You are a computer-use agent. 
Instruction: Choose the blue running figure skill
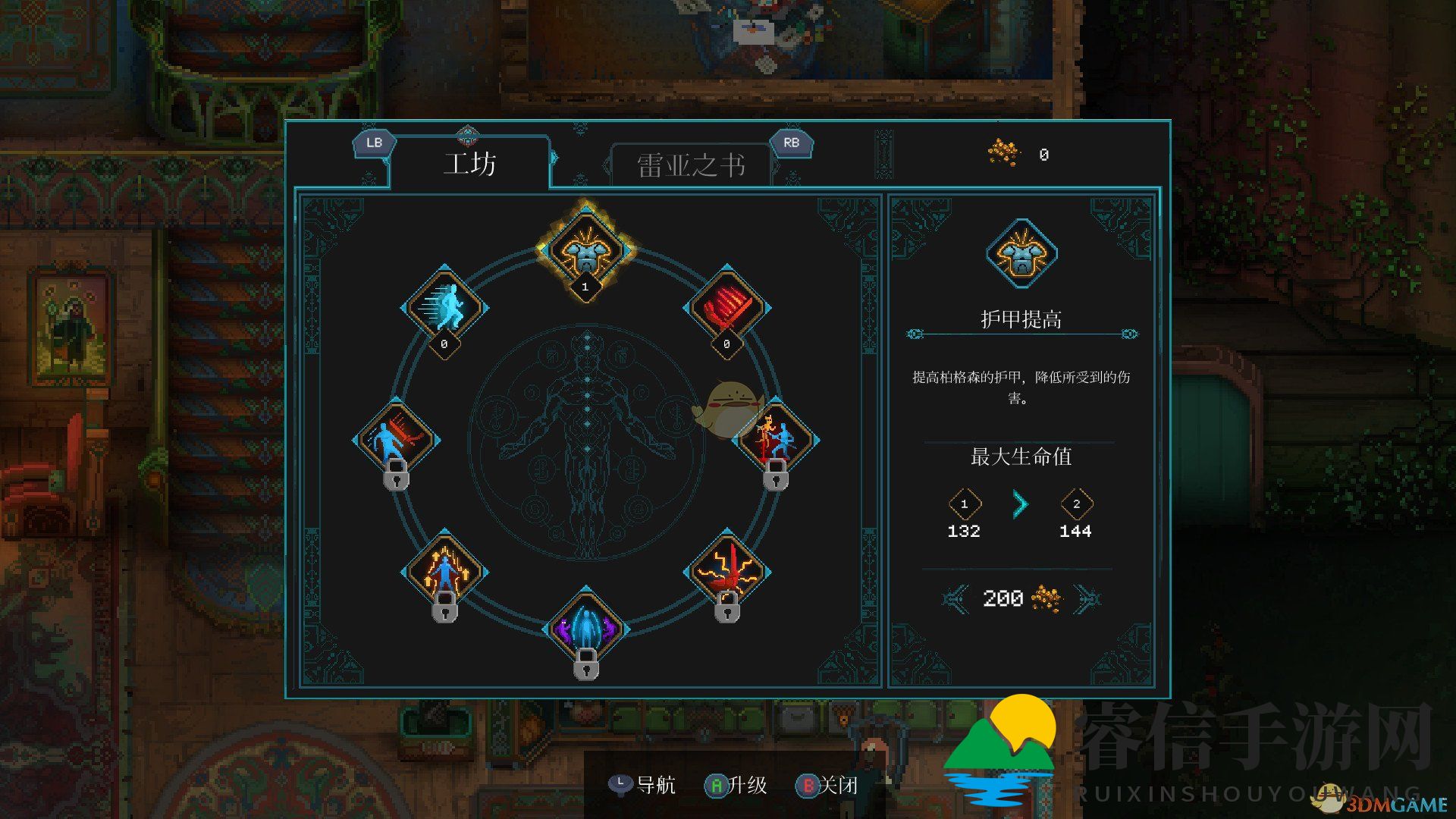click(444, 306)
